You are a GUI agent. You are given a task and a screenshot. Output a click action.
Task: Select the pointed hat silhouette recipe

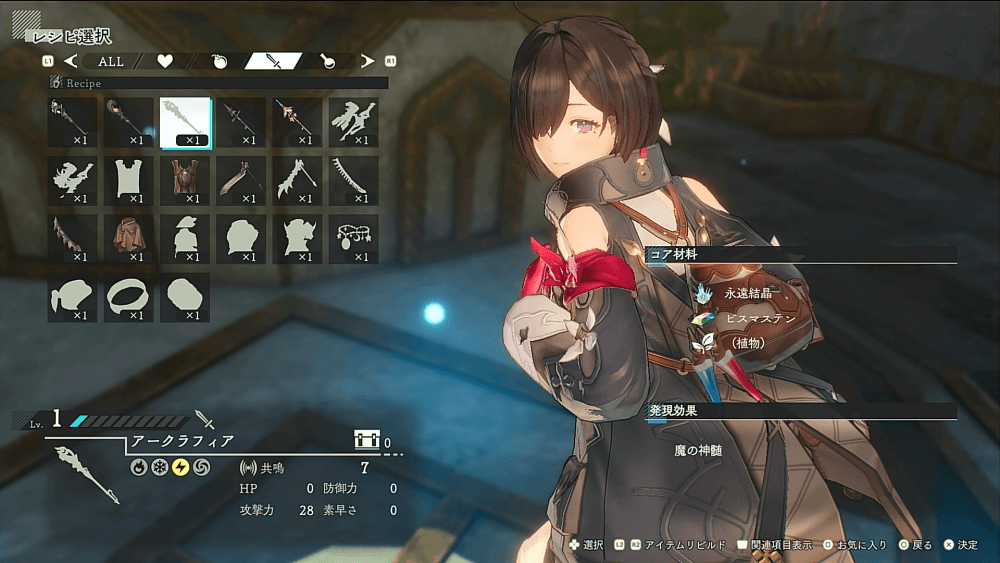click(185, 238)
